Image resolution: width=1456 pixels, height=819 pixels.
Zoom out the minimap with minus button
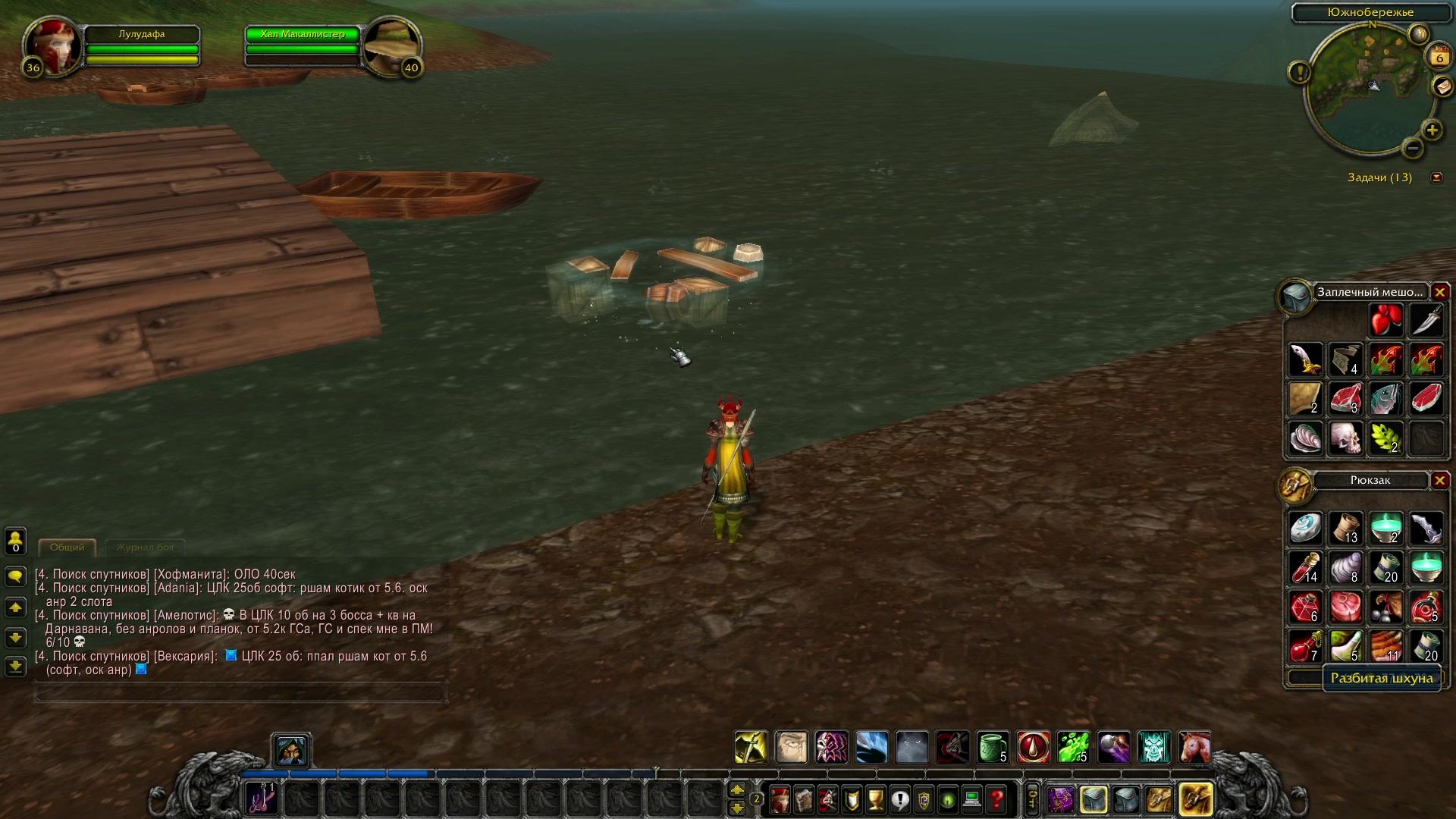[x=1412, y=149]
